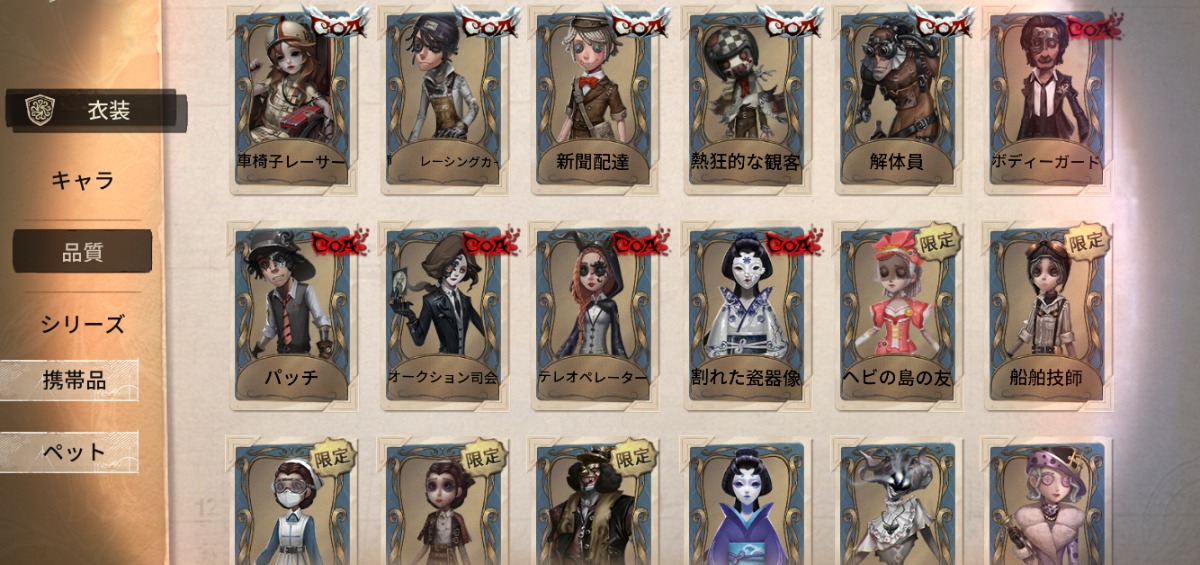Open the 解体員 costume card

pos(896,100)
